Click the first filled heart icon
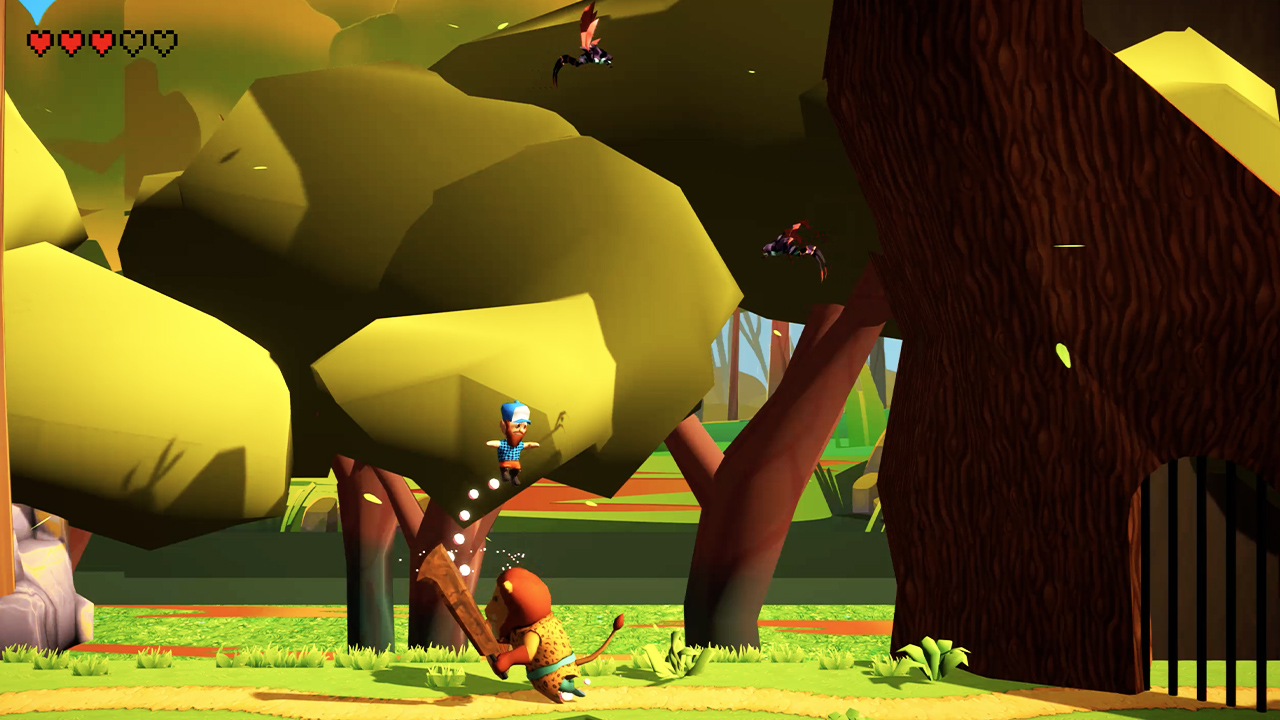 [x=38, y=43]
